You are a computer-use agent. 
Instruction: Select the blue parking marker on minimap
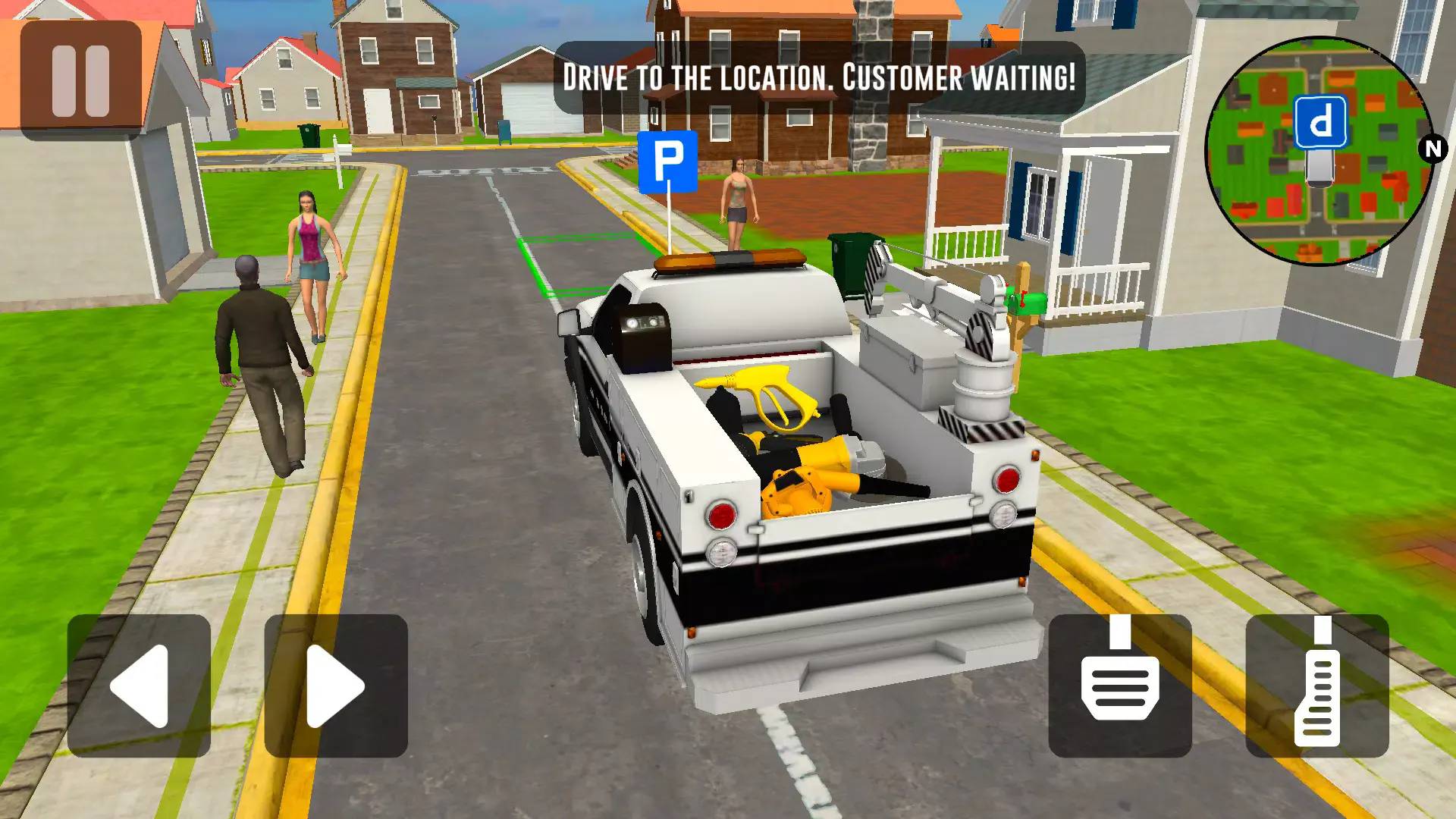1320,122
